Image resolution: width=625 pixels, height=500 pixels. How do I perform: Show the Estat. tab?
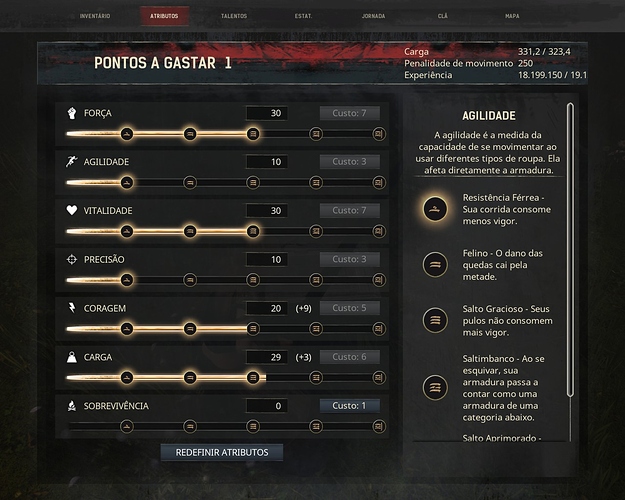pyautogui.click(x=302, y=17)
